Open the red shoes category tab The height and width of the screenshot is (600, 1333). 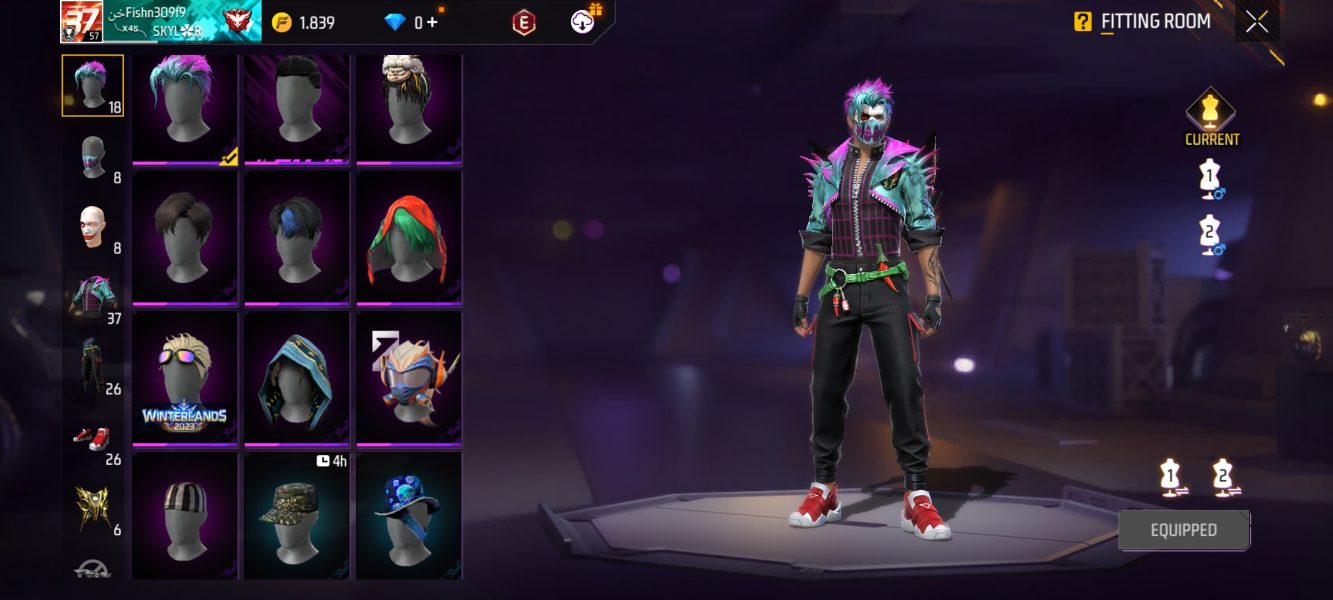92,438
